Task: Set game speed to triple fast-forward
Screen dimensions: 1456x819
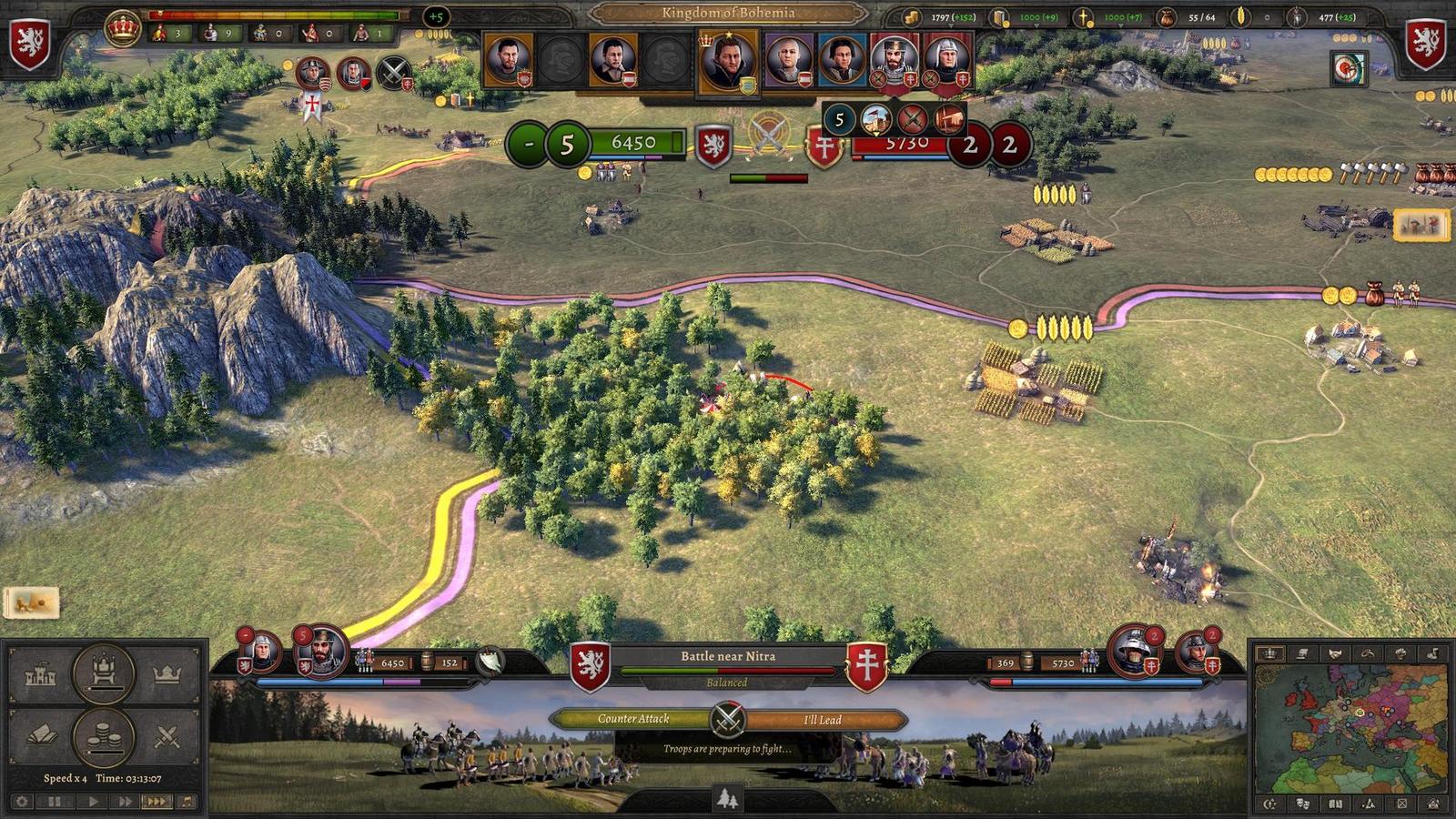Action: 157,802
